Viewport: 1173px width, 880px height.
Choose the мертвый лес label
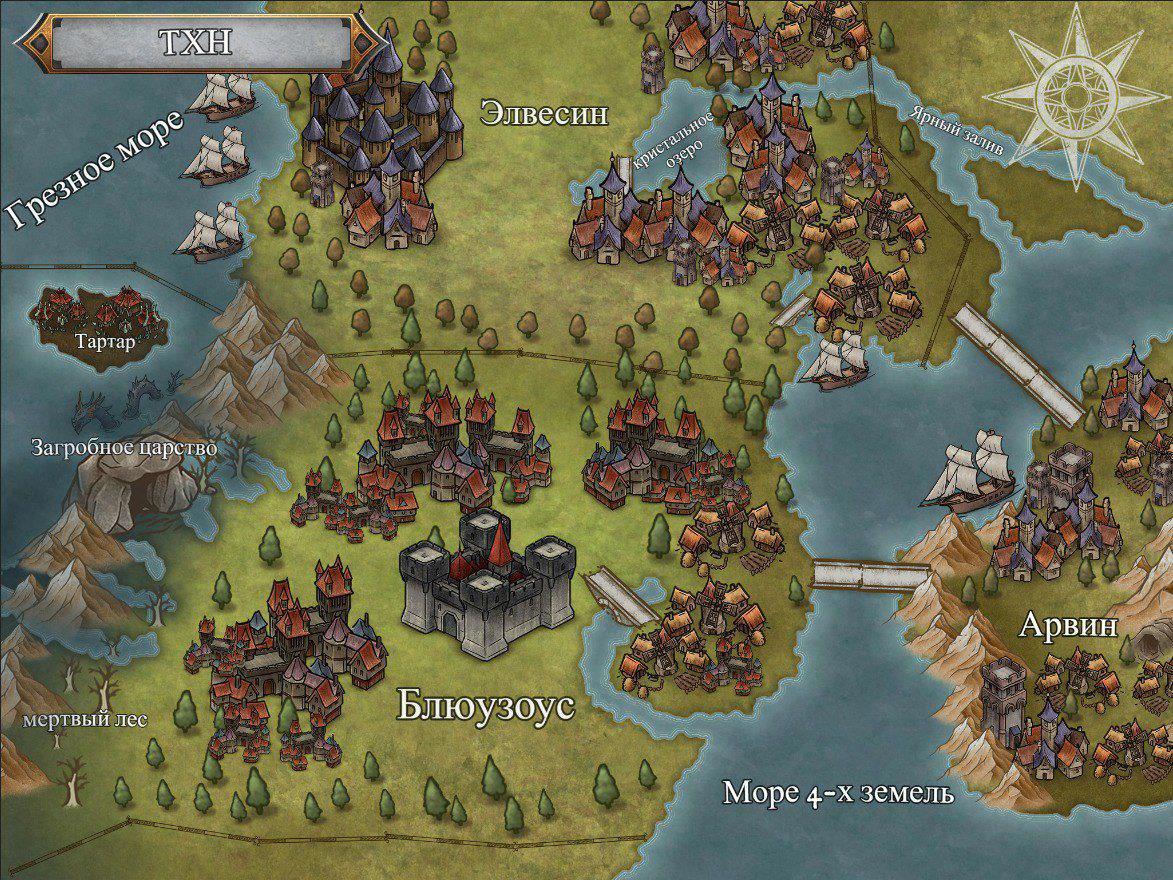[73, 719]
